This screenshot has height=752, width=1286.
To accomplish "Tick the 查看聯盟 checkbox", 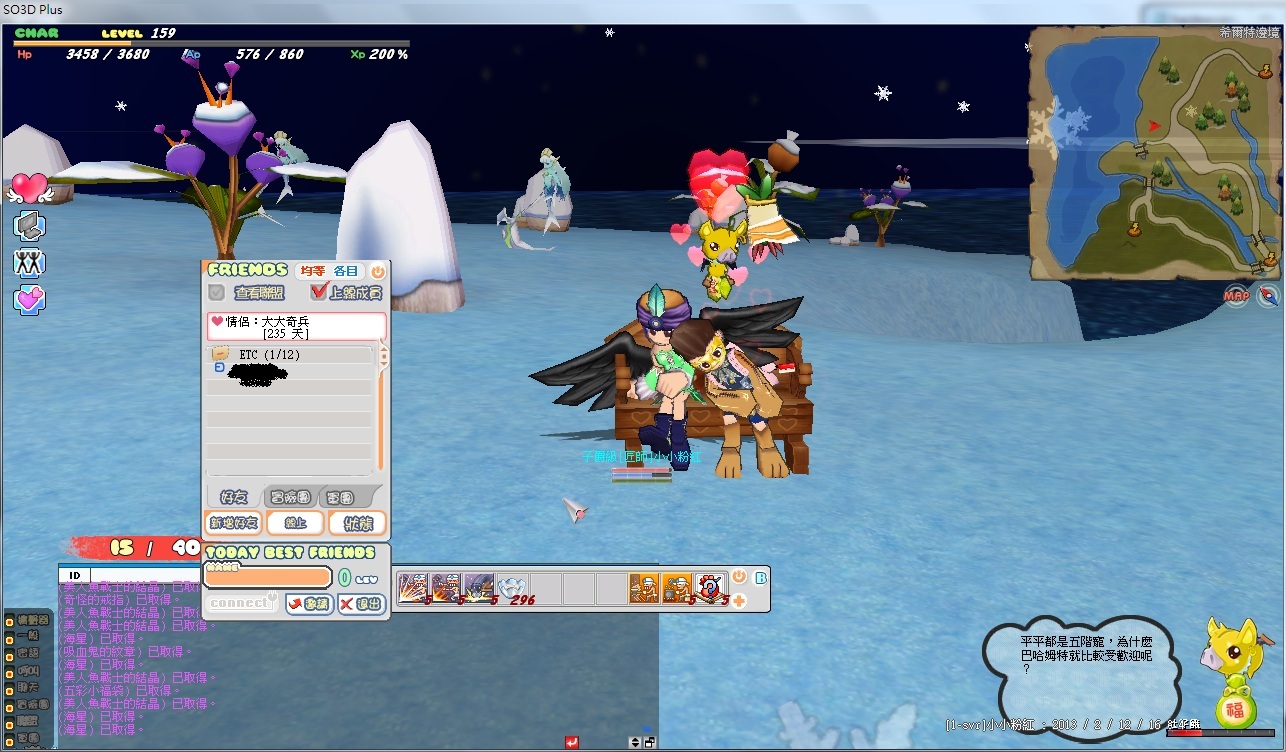I will pos(216,293).
